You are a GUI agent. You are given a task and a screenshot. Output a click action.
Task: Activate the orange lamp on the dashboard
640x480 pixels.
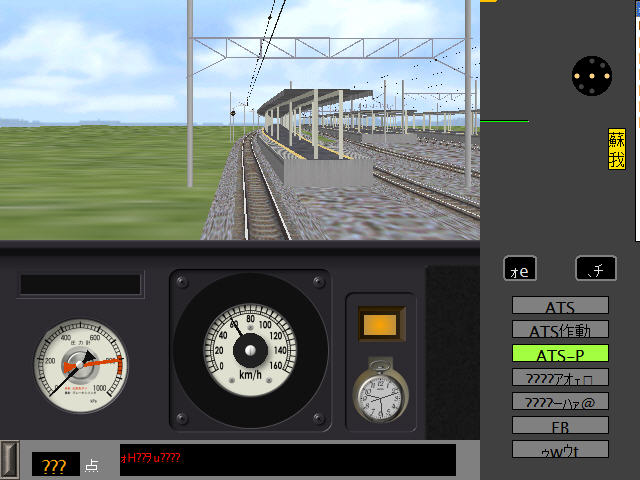(380, 324)
